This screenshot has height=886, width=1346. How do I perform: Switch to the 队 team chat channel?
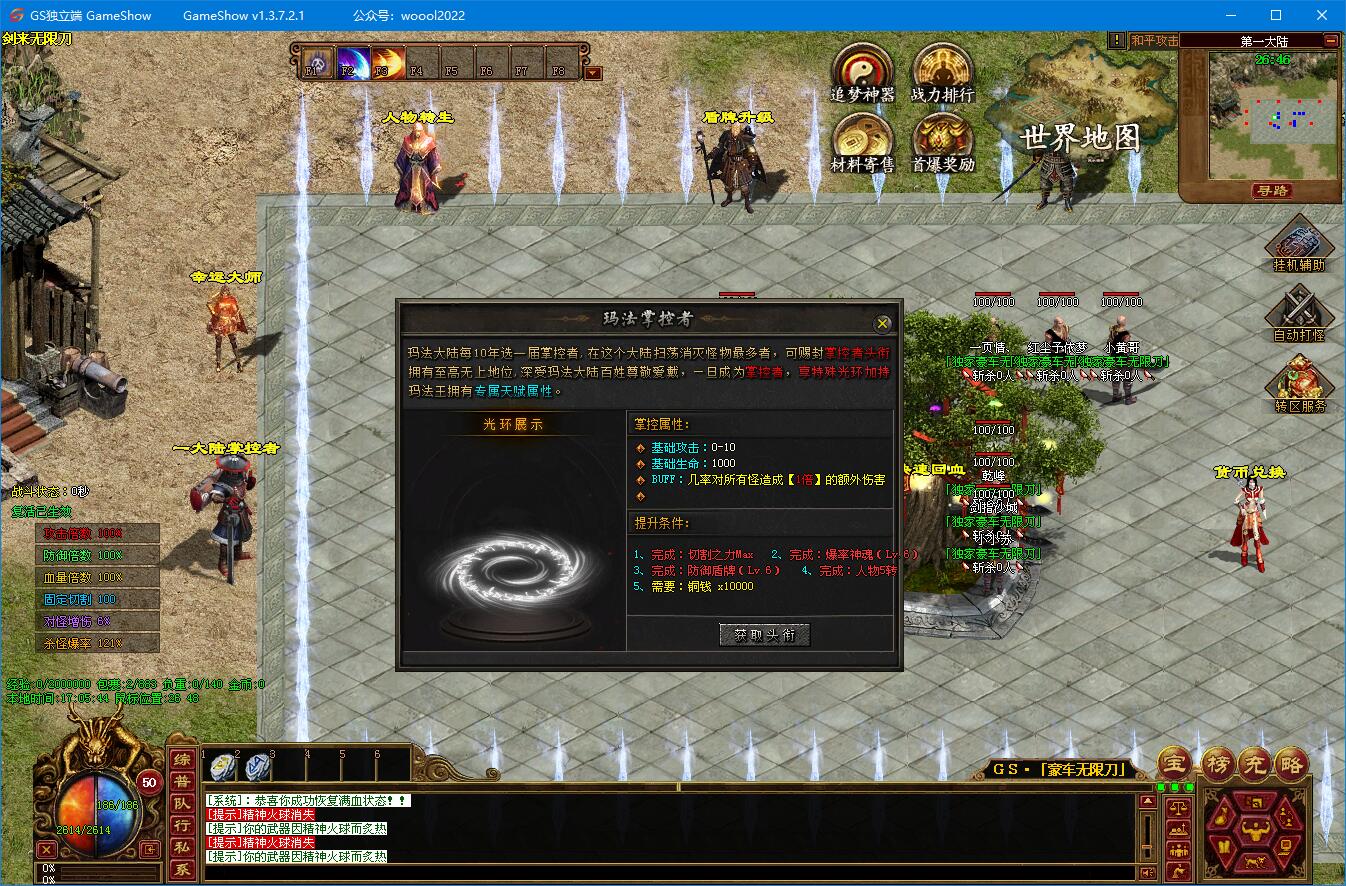[x=181, y=804]
